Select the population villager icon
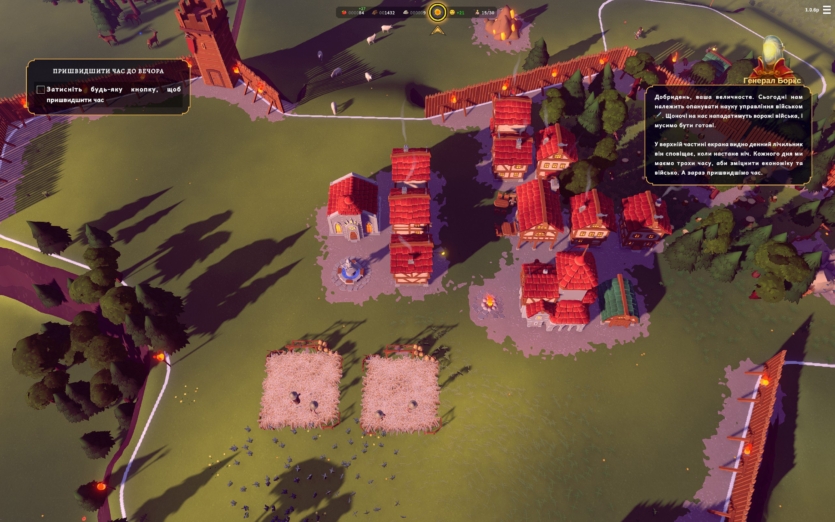Viewport: 835px width, 522px height. 478,13
